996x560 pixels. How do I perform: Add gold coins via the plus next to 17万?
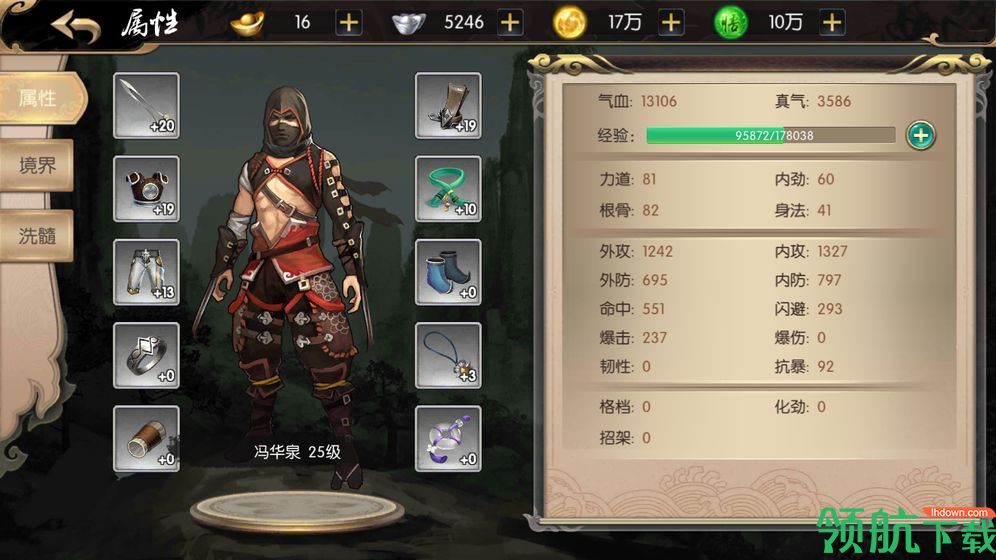click(670, 22)
